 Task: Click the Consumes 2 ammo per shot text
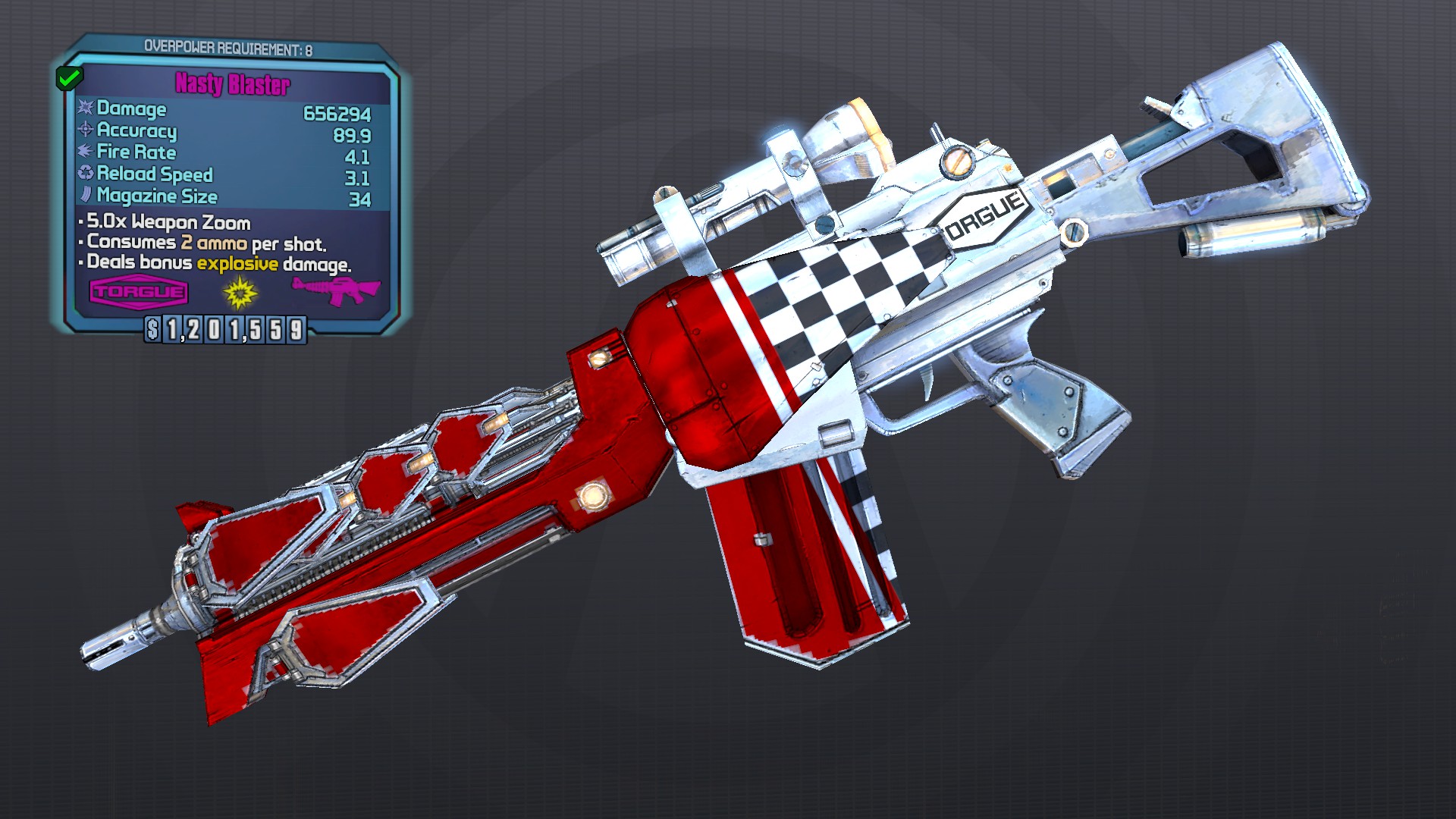click(205, 243)
